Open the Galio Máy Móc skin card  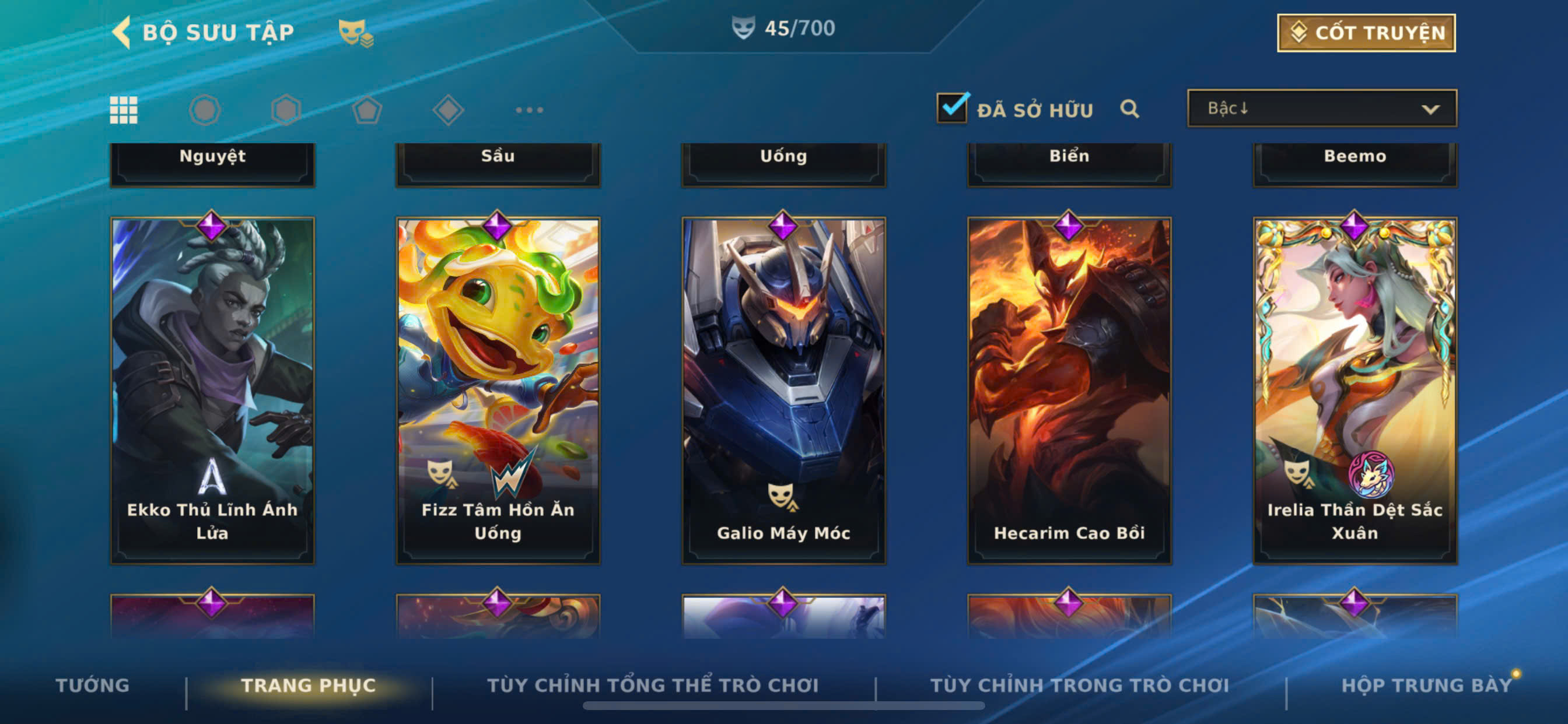click(x=783, y=389)
